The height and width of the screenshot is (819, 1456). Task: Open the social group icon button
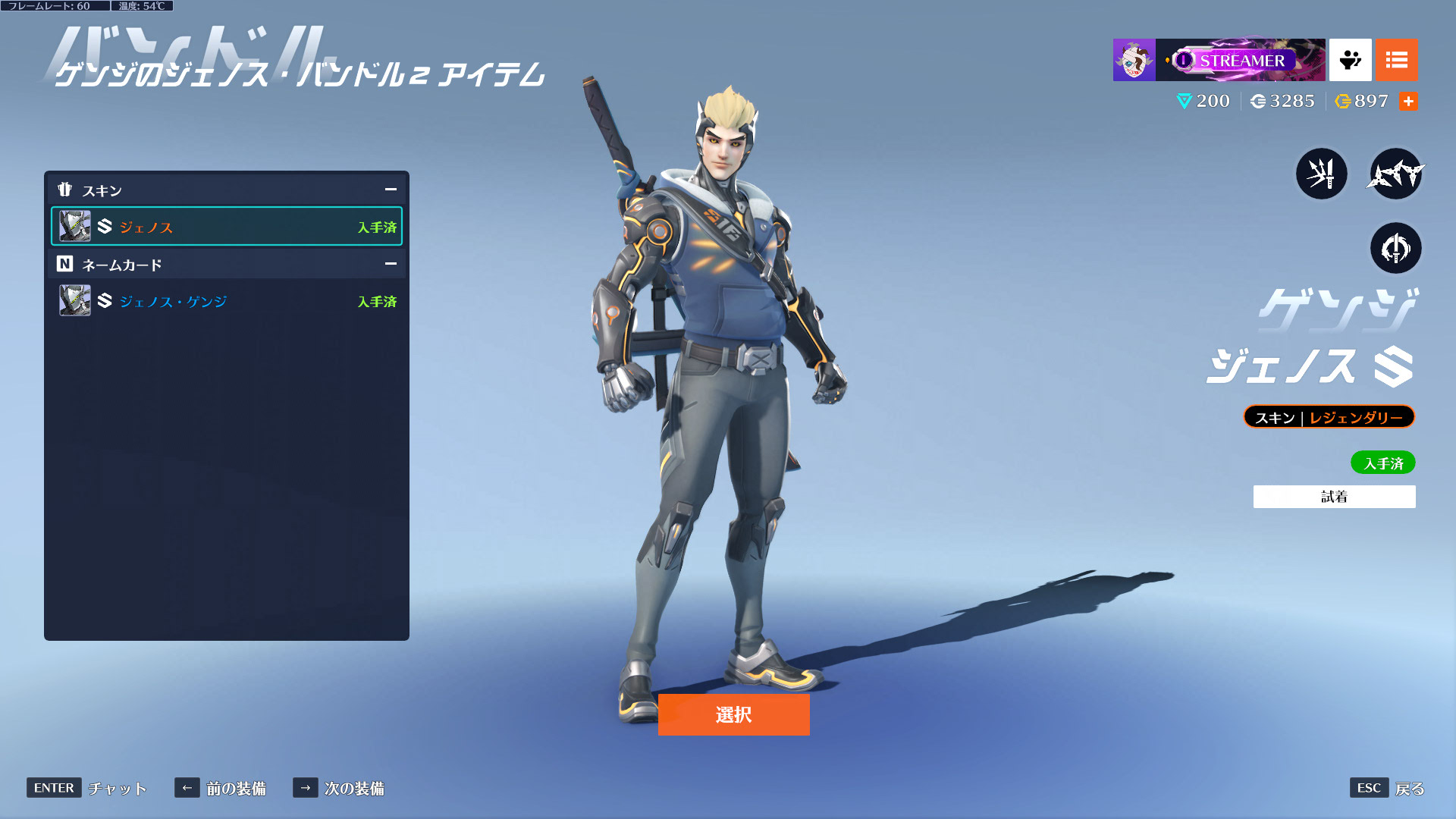1350,60
